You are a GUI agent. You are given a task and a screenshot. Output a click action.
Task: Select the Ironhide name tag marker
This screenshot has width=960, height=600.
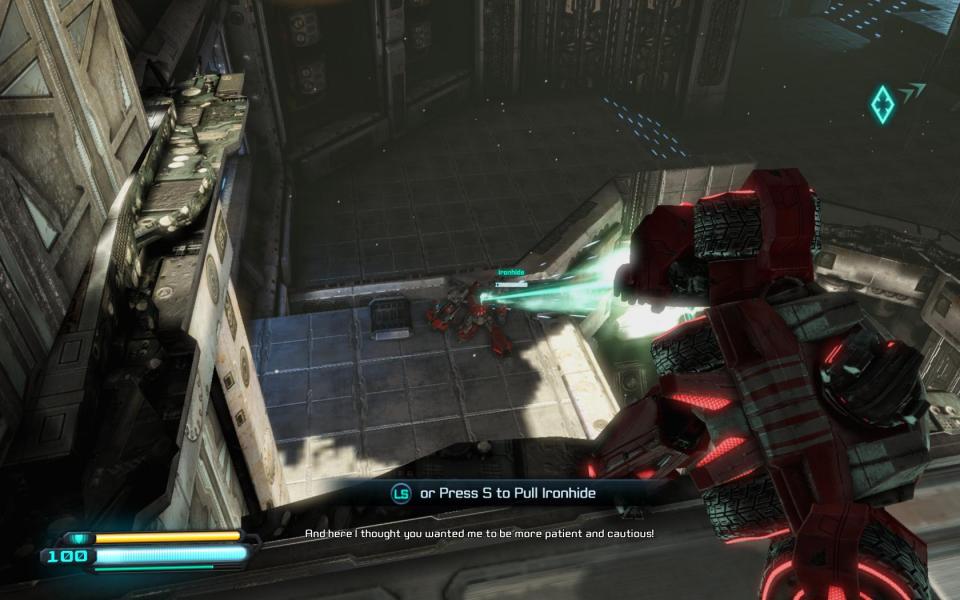click(x=511, y=273)
